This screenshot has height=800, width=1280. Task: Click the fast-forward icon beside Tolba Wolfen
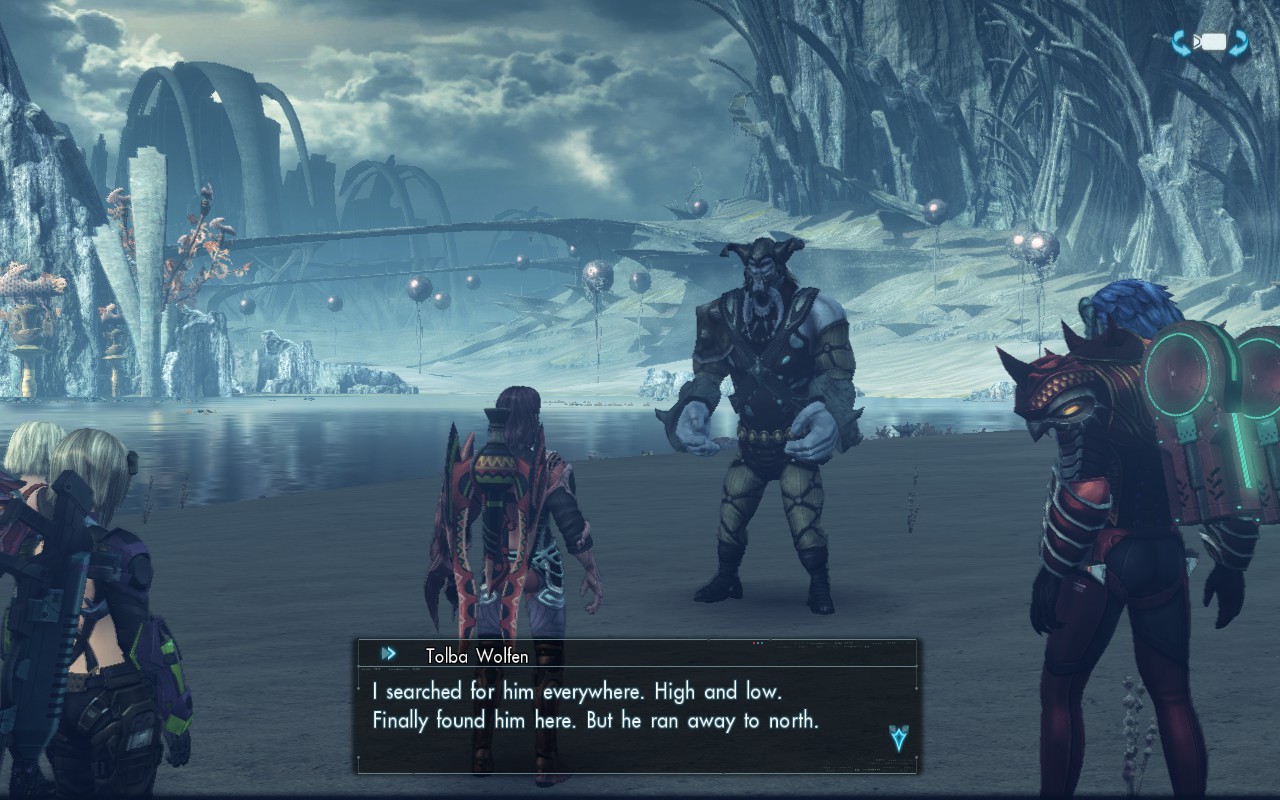388,655
